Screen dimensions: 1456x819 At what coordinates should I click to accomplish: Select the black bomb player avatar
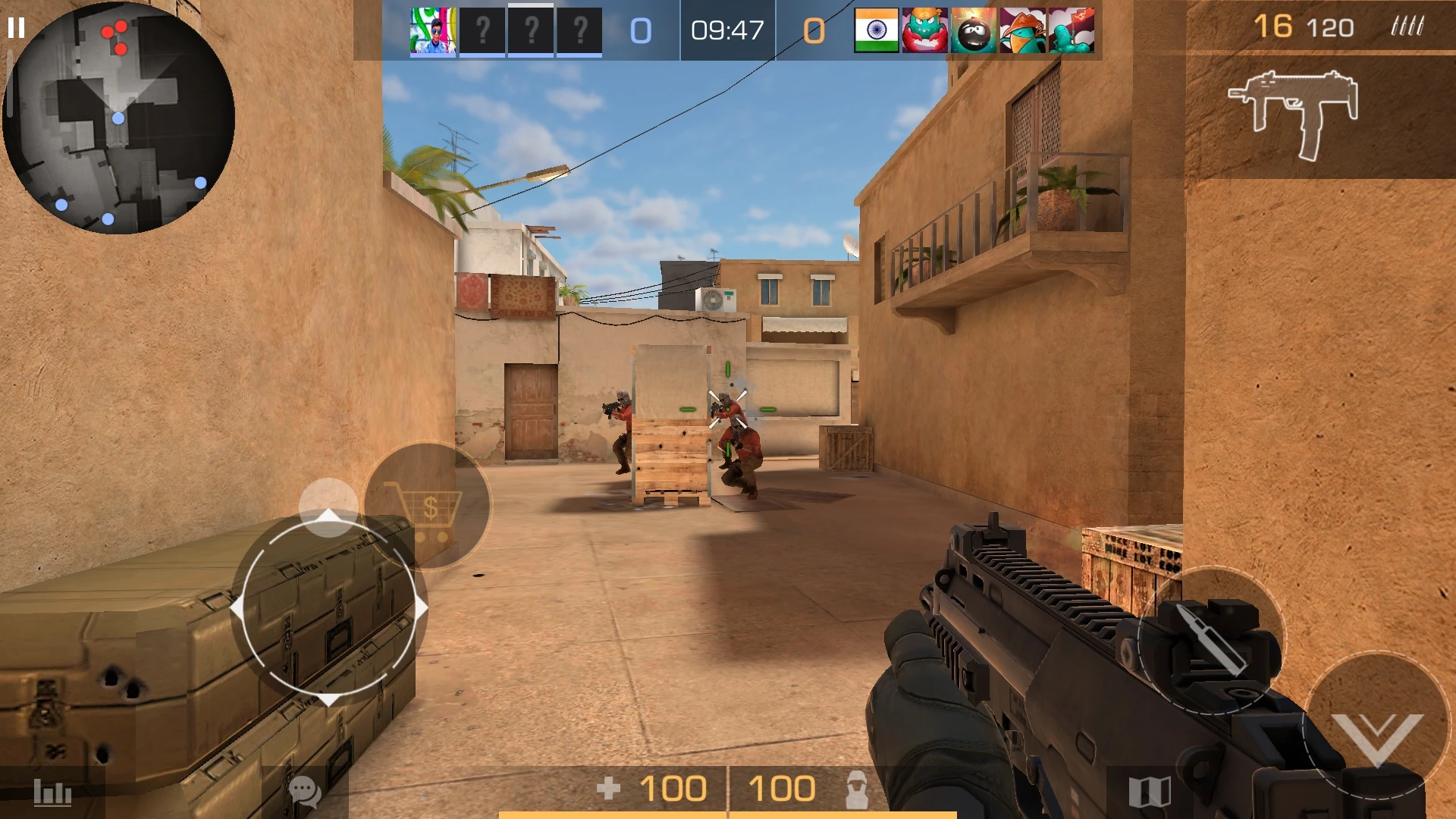pyautogui.click(x=974, y=31)
